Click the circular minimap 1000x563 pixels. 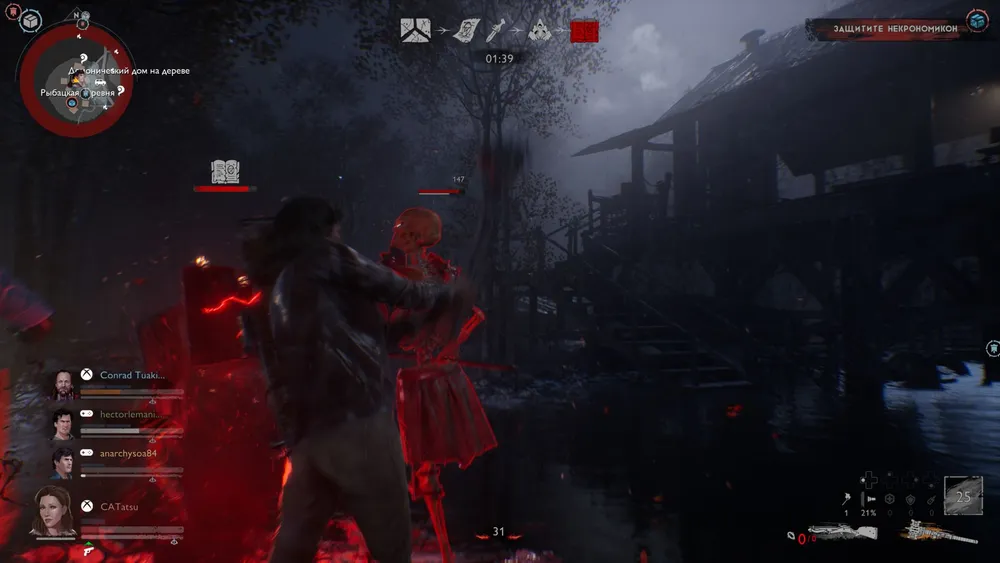[73, 80]
